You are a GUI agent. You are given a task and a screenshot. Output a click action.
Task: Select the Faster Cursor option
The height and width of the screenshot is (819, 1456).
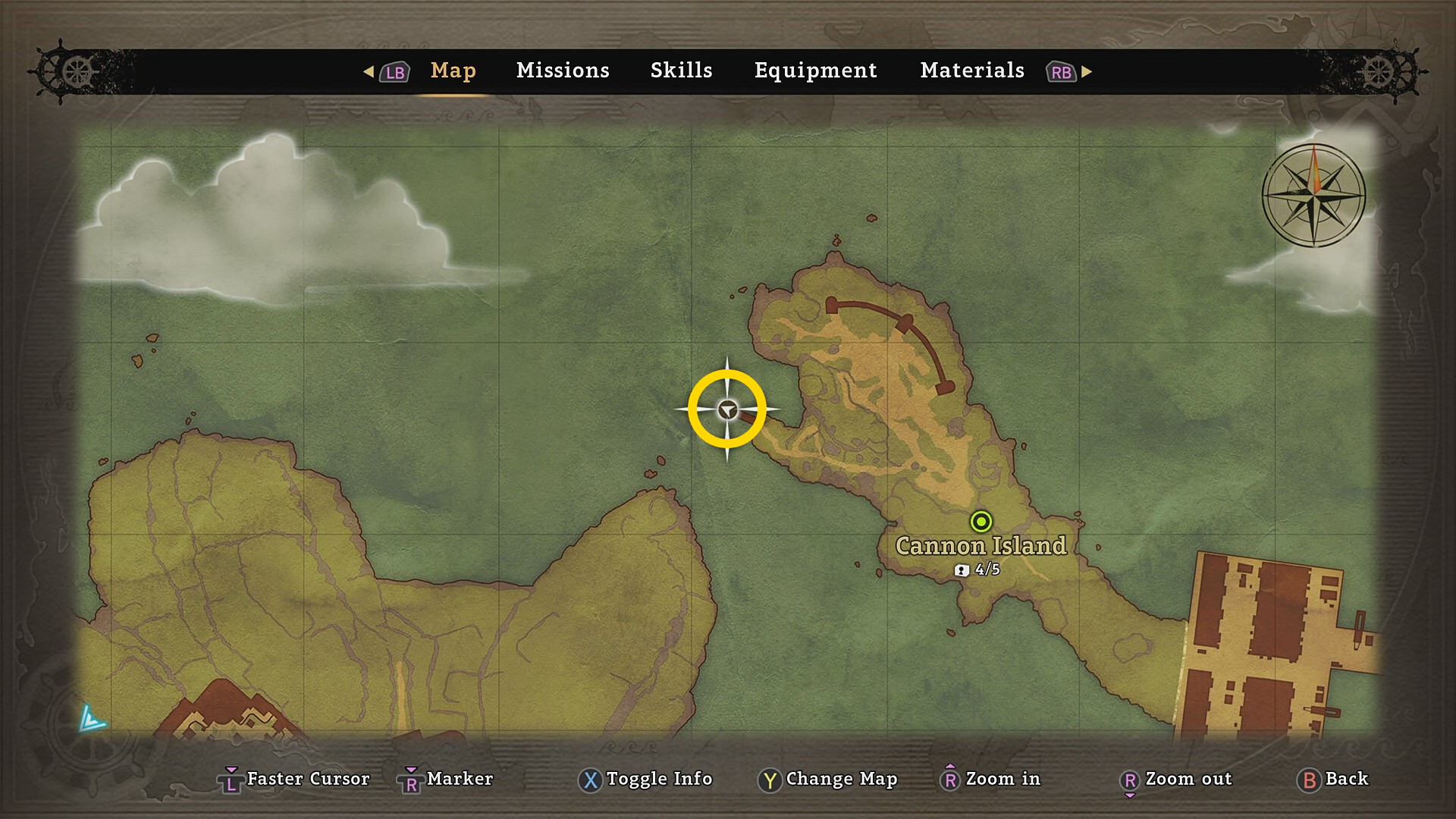click(x=294, y=779)
